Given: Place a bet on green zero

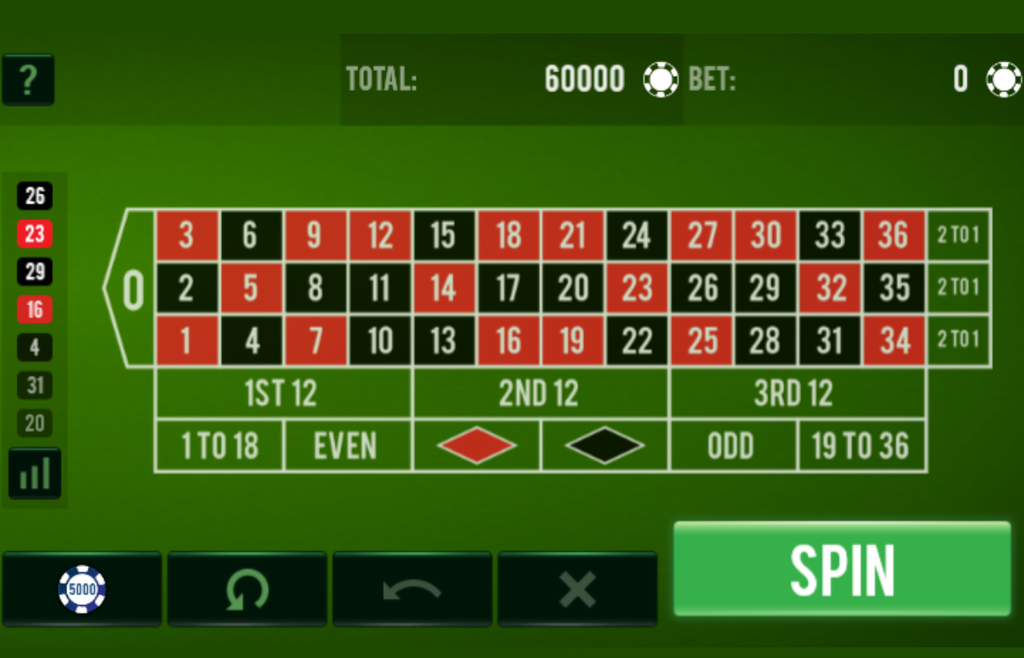Looking at the screenshot, I should pyautogui.click(x=133, y=289).
